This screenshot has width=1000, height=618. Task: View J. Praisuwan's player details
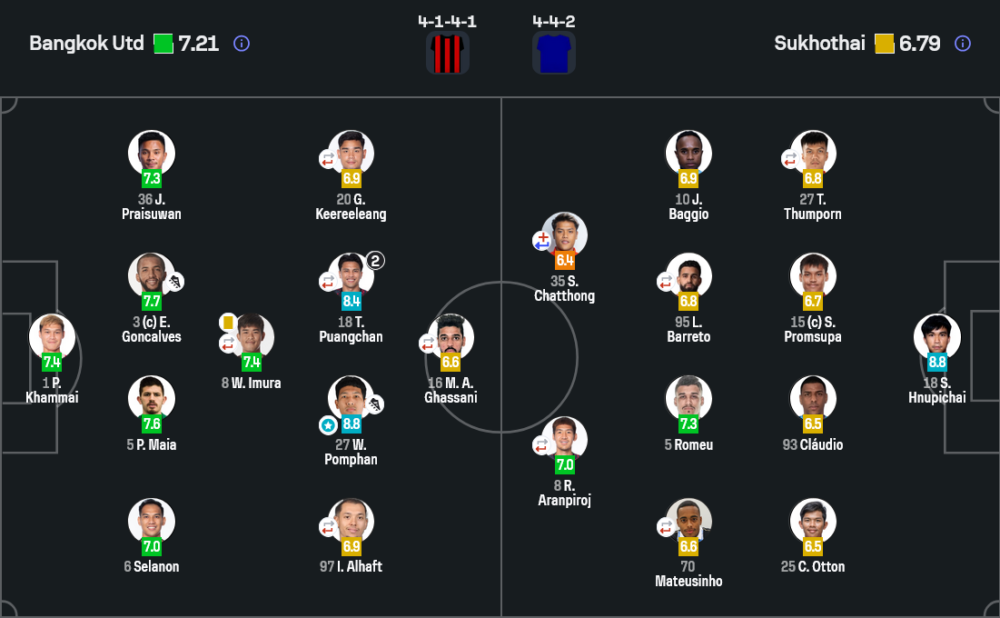pos(152,153)
